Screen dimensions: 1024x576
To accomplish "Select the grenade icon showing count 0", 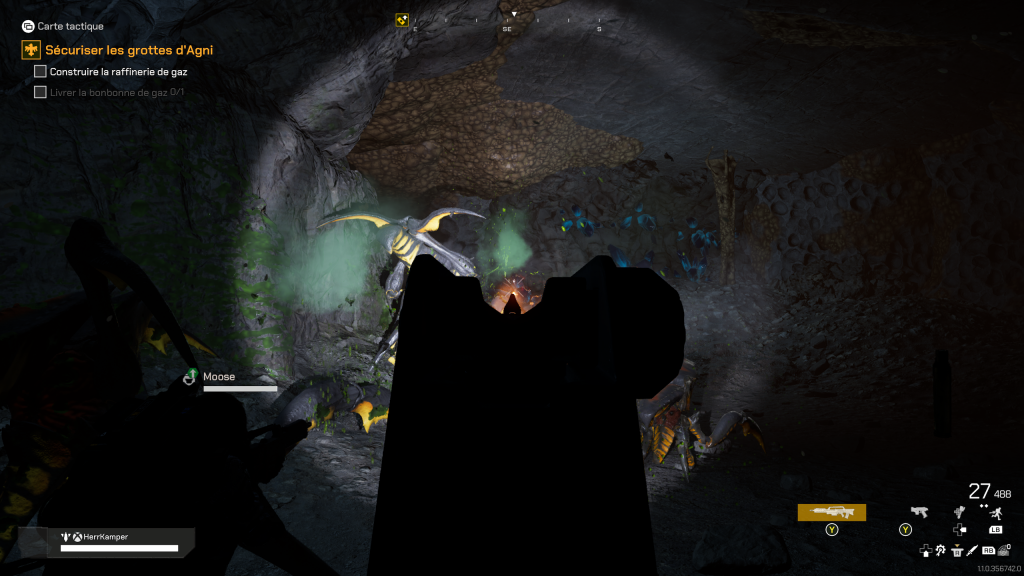I will click(x=1003, y=550).
